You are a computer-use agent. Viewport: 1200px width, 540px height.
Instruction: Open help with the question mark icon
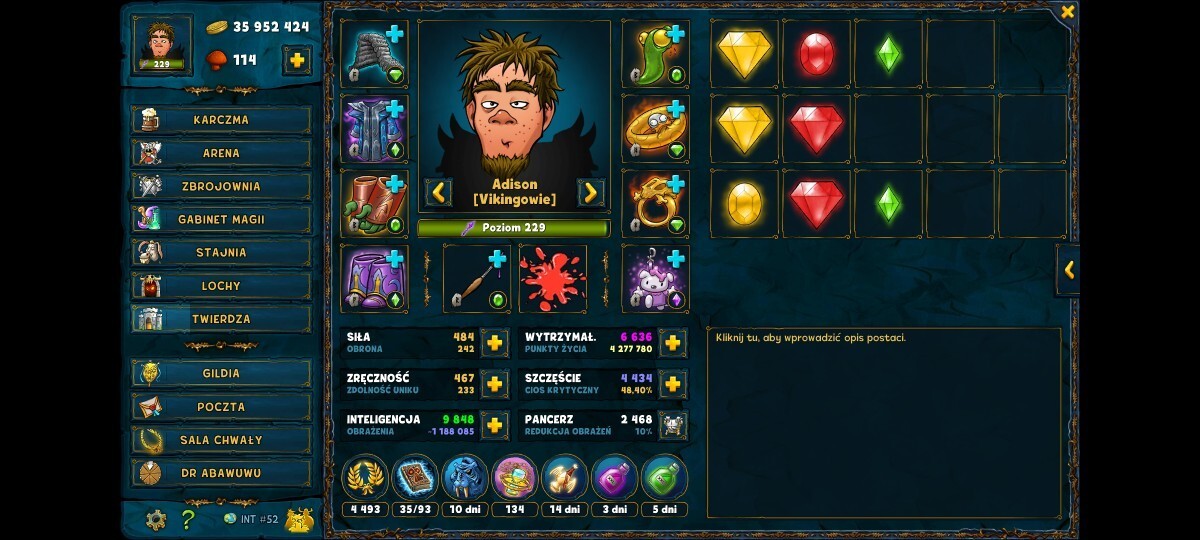tap(188, 519)
